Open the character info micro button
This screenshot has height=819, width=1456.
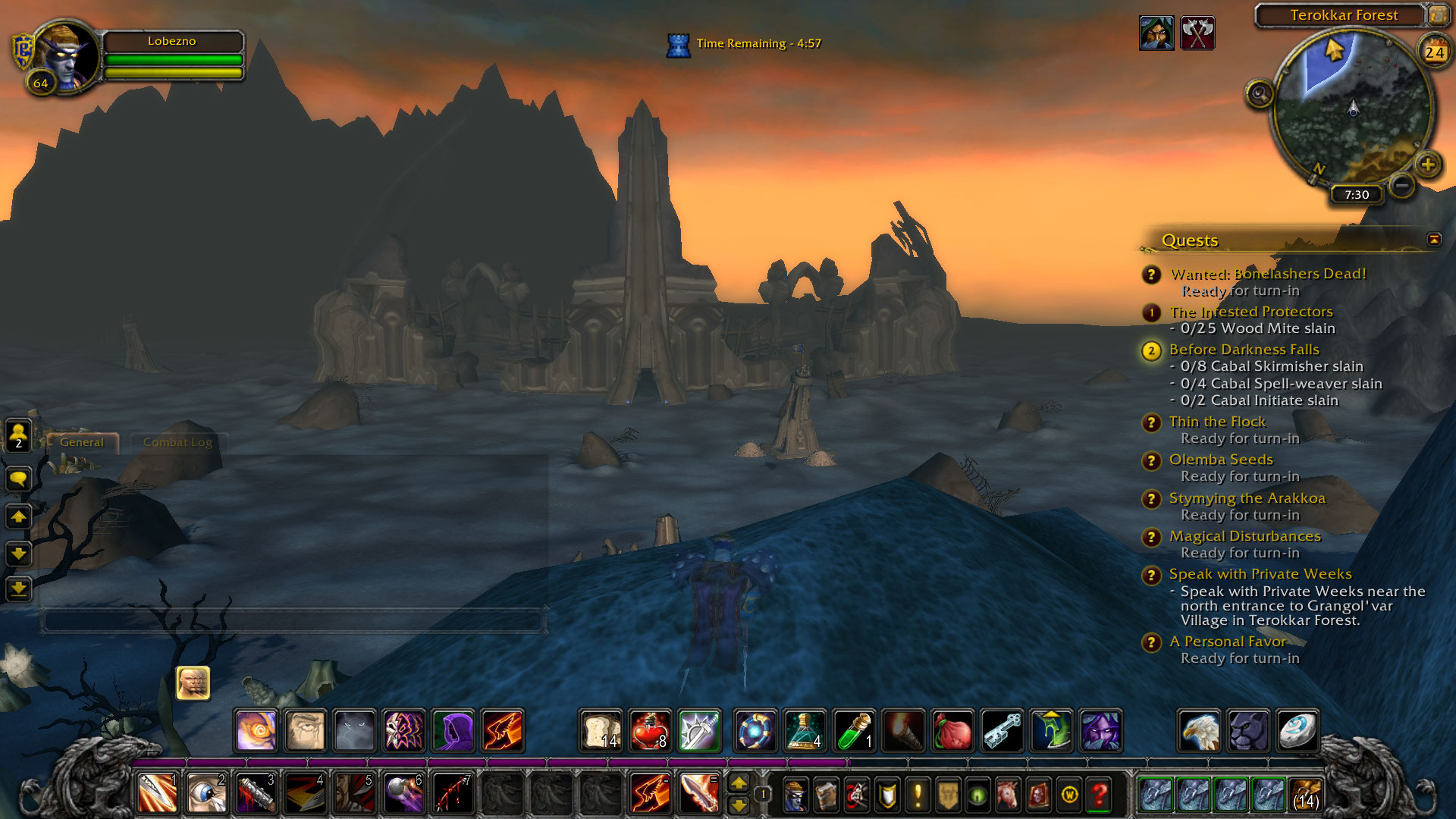tap(795, 795)
